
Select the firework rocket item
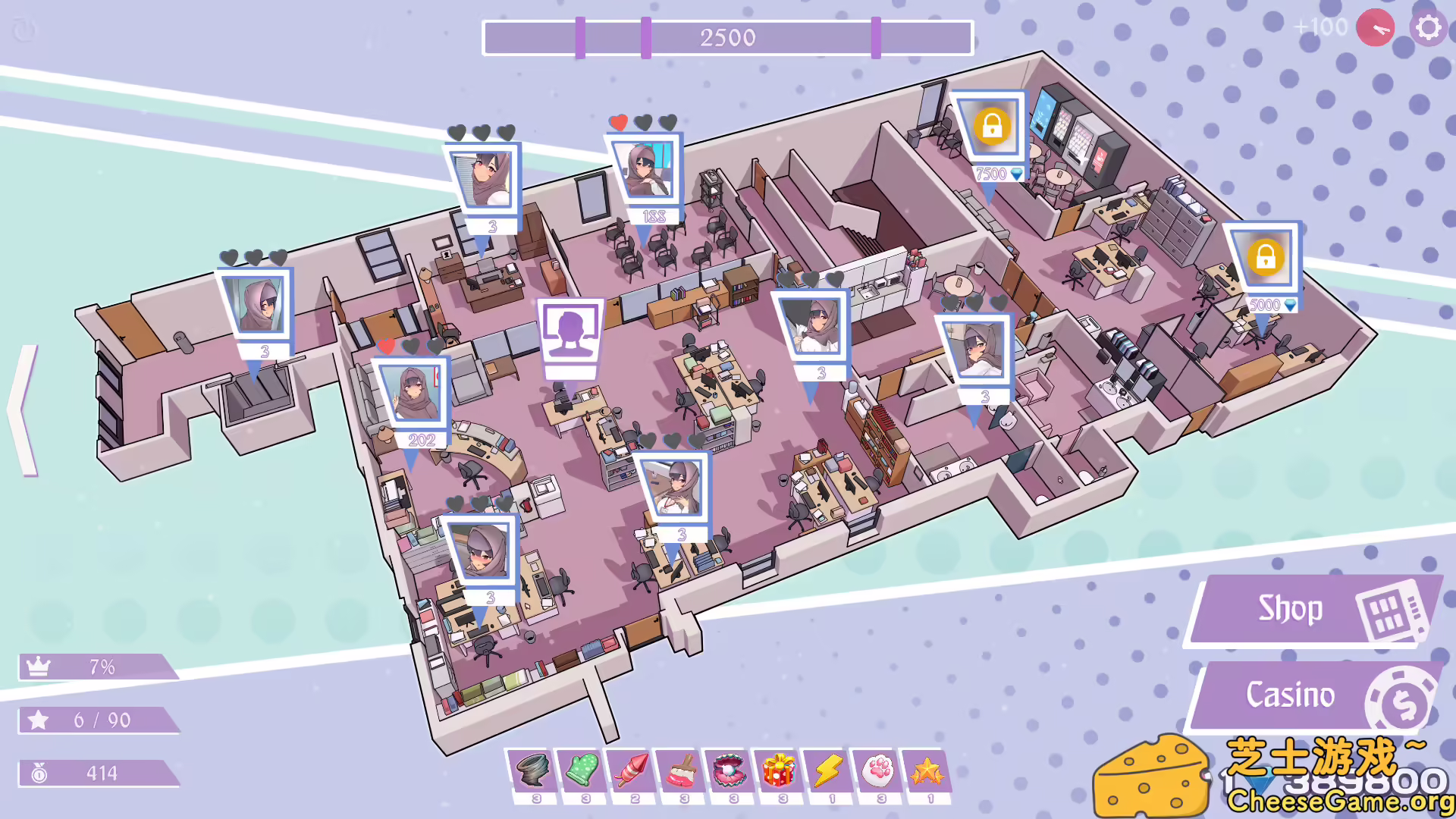point(632,770)
